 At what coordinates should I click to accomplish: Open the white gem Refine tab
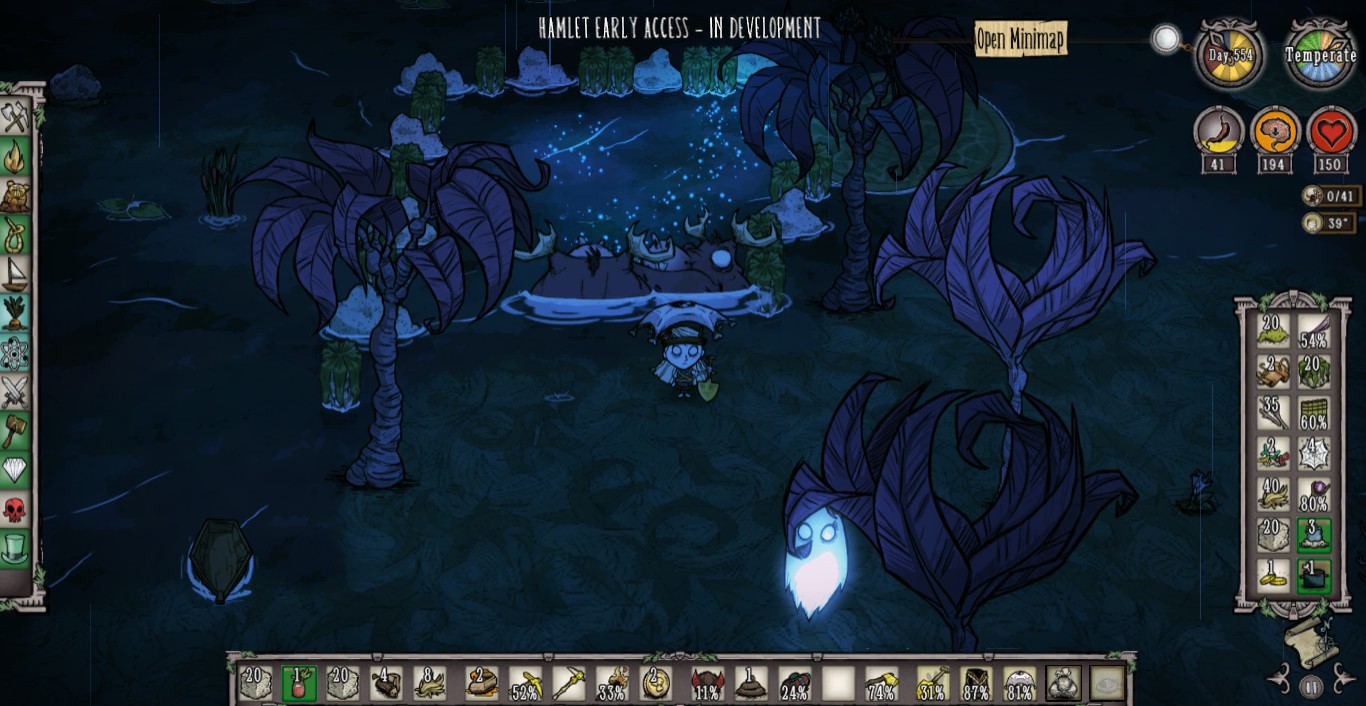(x=15, y=470)
